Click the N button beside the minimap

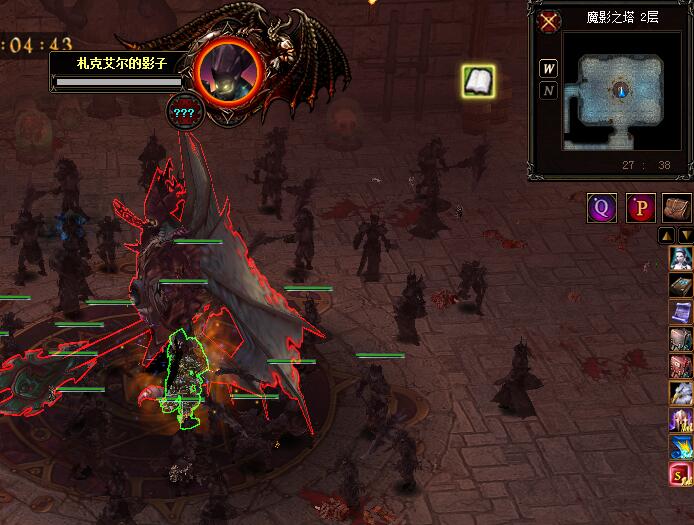pos(549,91)
